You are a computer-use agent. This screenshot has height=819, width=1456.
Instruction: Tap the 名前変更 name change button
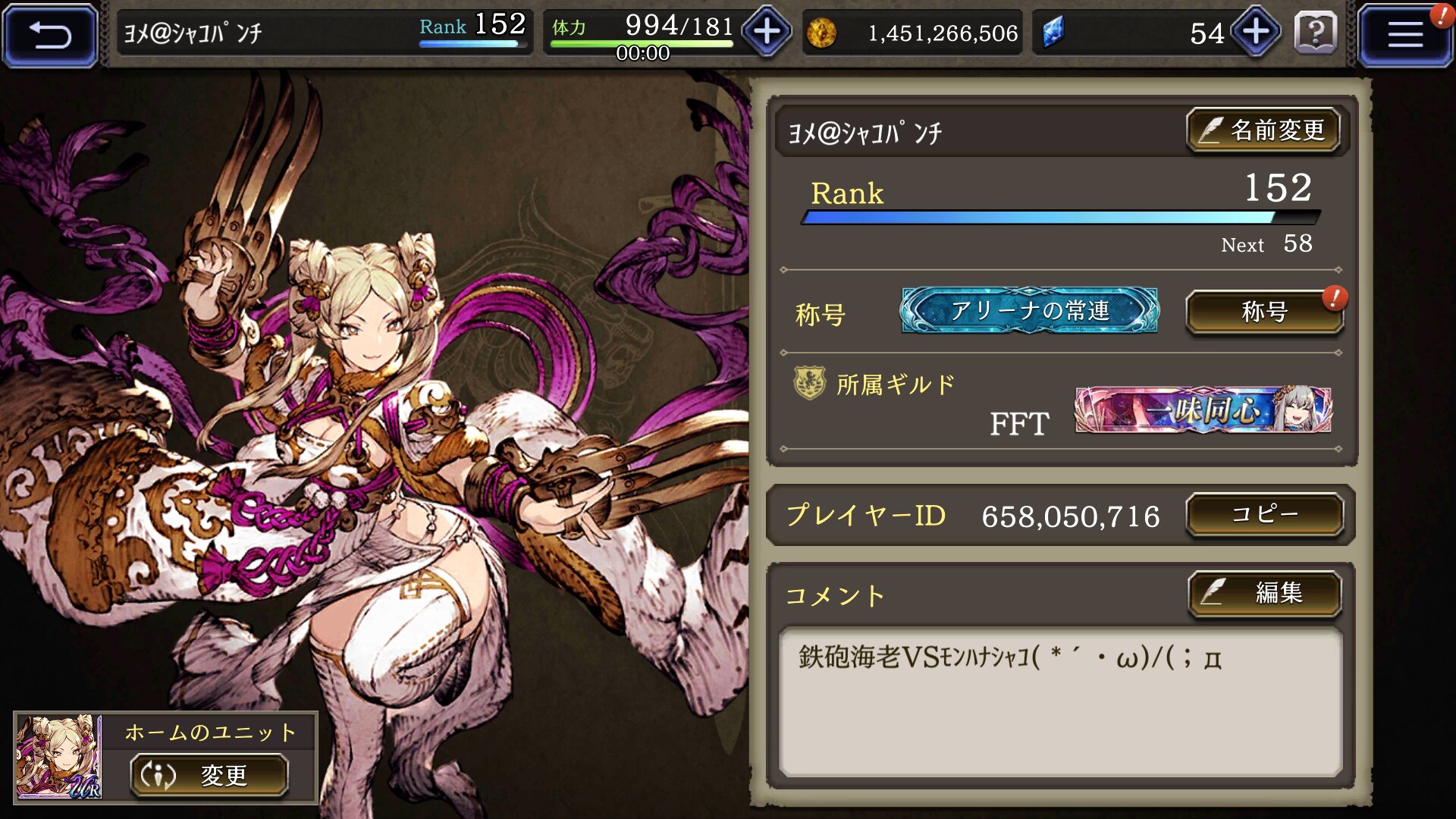(x=1263, y=130)
